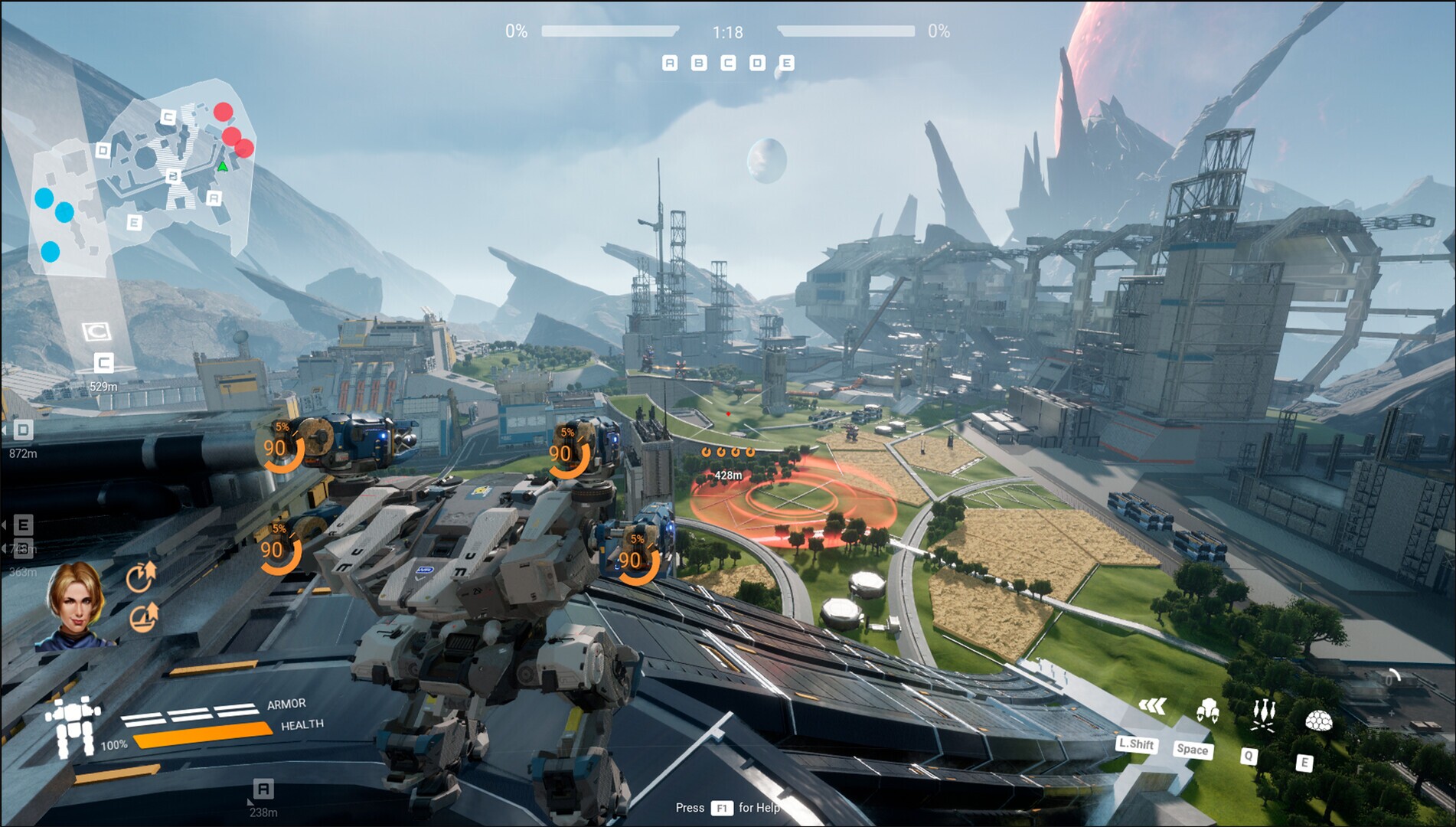Select beacon A in the objectives bar
This screenshot has height=827, width=1456.
(x=670, y=63)
